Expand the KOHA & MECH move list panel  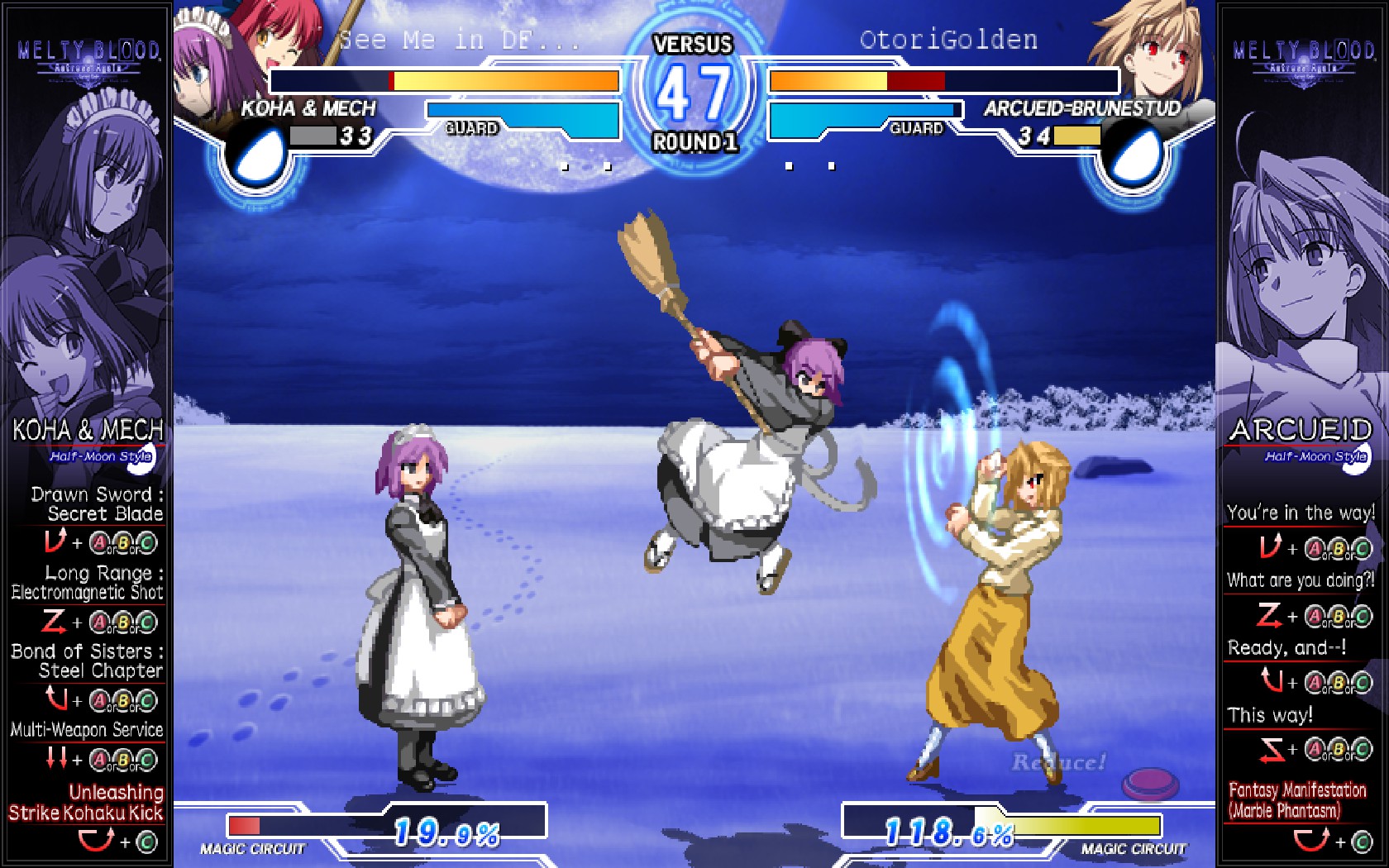tap(87, 427)
